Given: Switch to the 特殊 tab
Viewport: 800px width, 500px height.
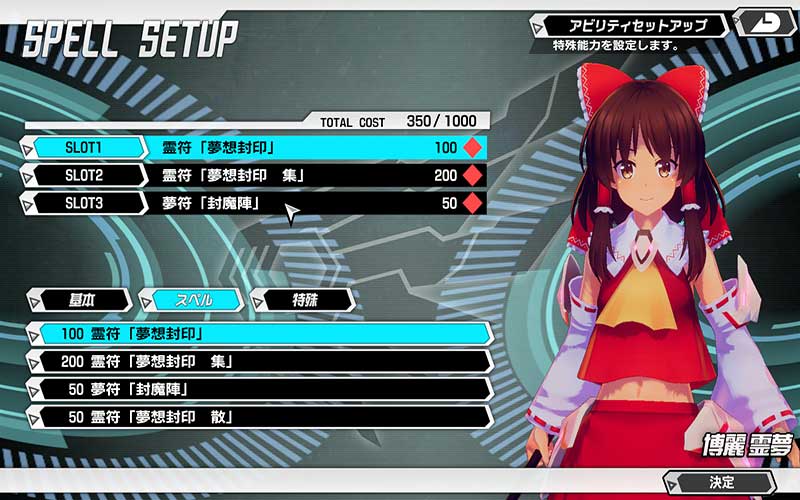Looking at the screenshot, I should [304, 299].
